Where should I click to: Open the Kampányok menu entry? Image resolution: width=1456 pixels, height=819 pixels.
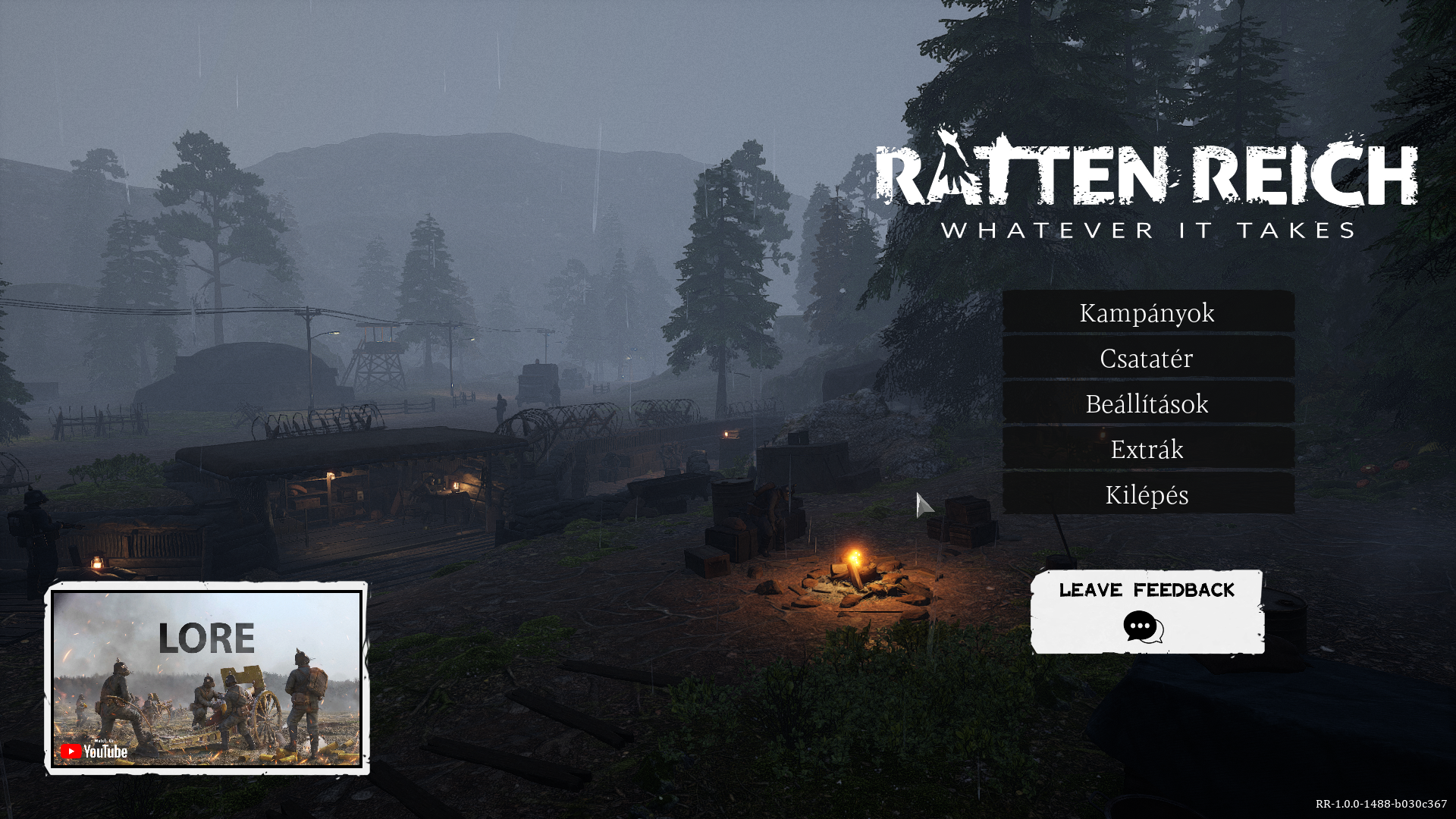click(x=1147, y=312)
